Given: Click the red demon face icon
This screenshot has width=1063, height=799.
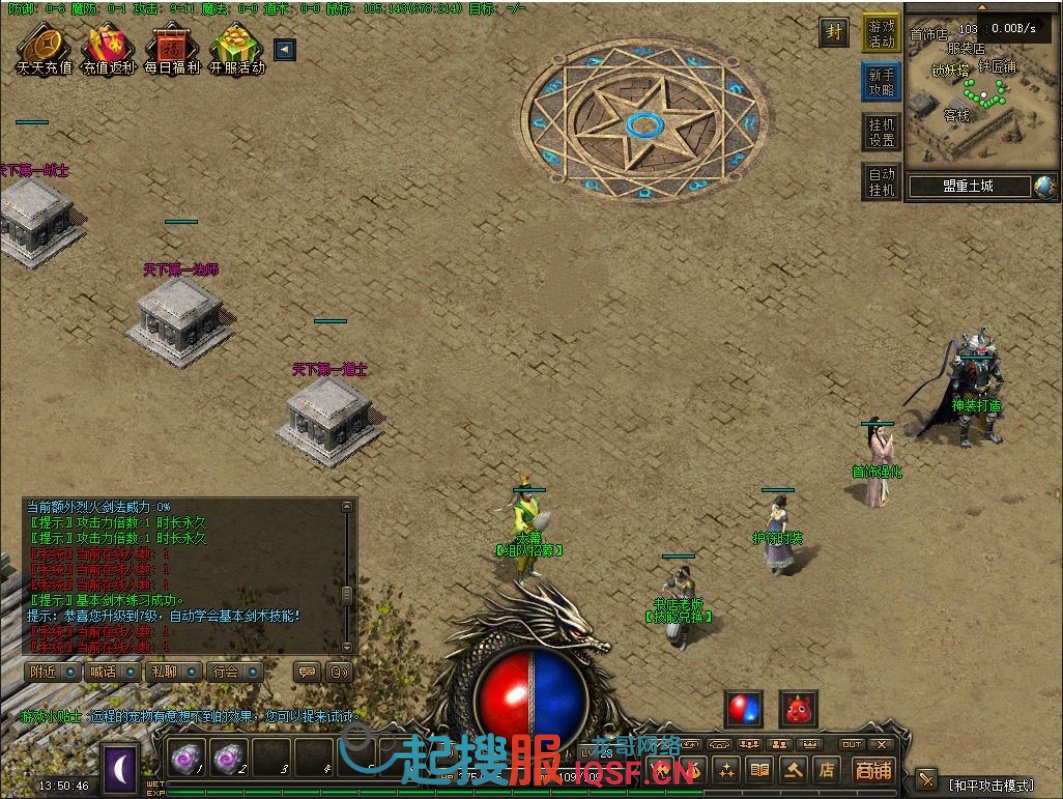Looking at the screenshot, I should coord(798,708).
